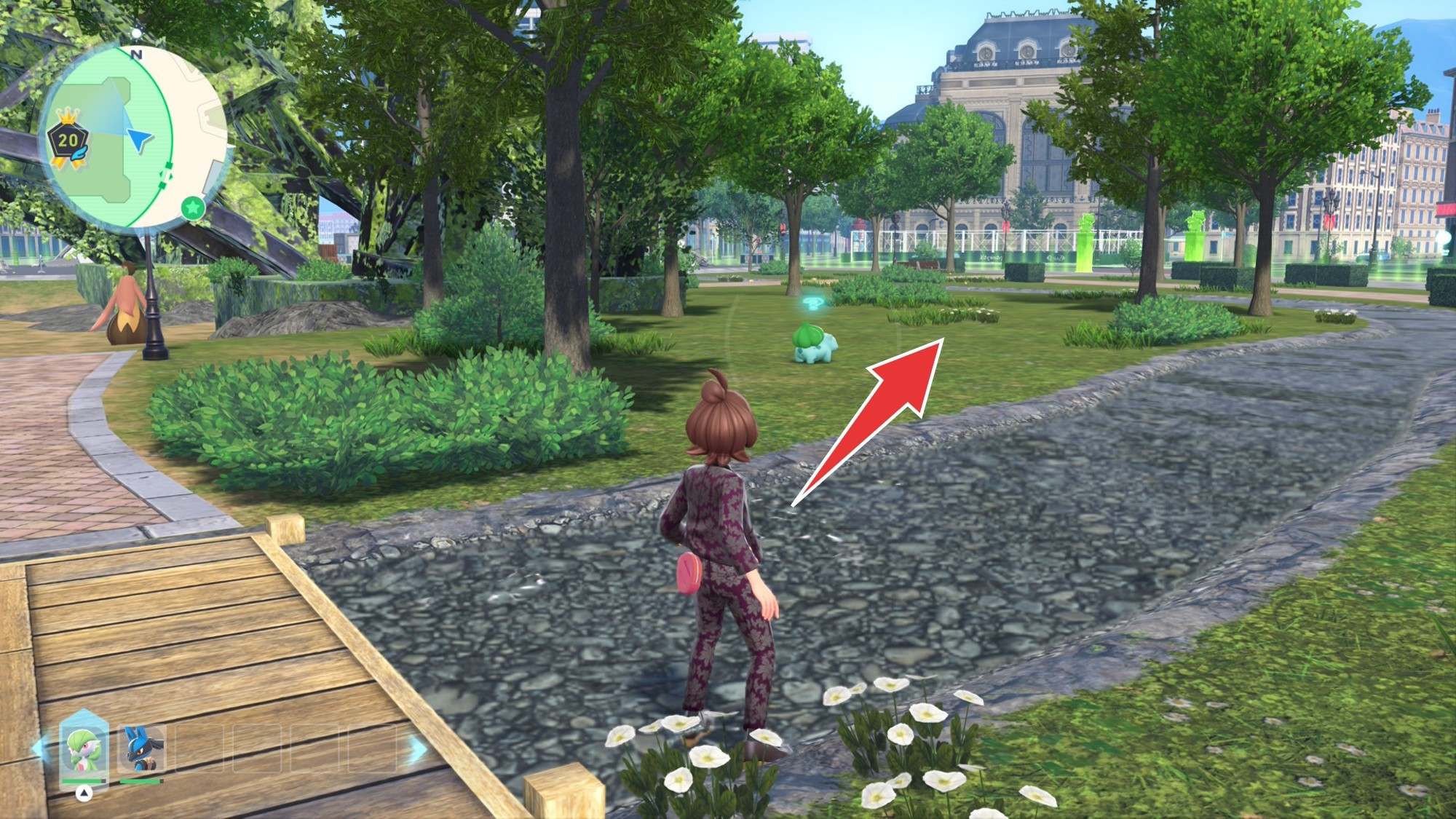Click the left arrow of the party bar

coord(40,749)
